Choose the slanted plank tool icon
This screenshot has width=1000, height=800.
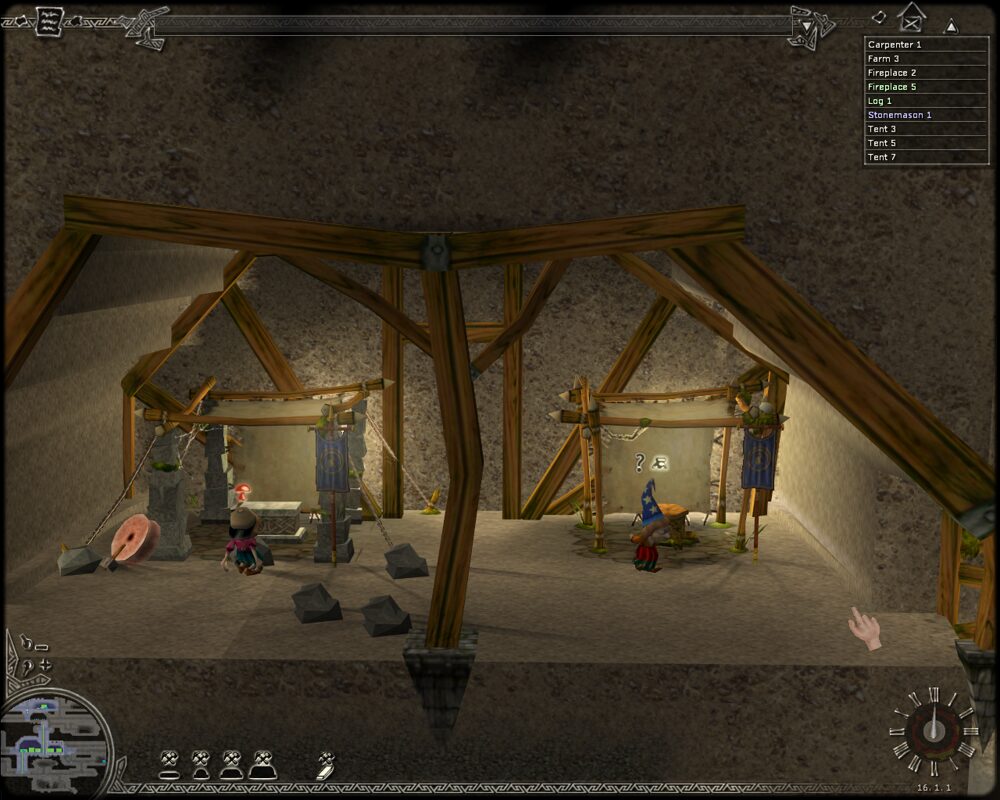click(x=326, y=766)
